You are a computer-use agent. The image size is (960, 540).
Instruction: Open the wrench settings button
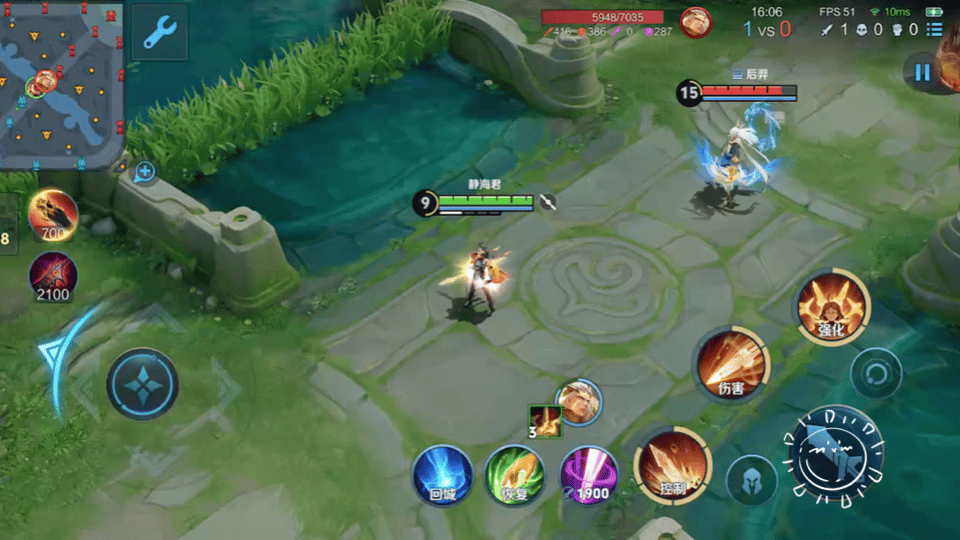click(159, 32)
